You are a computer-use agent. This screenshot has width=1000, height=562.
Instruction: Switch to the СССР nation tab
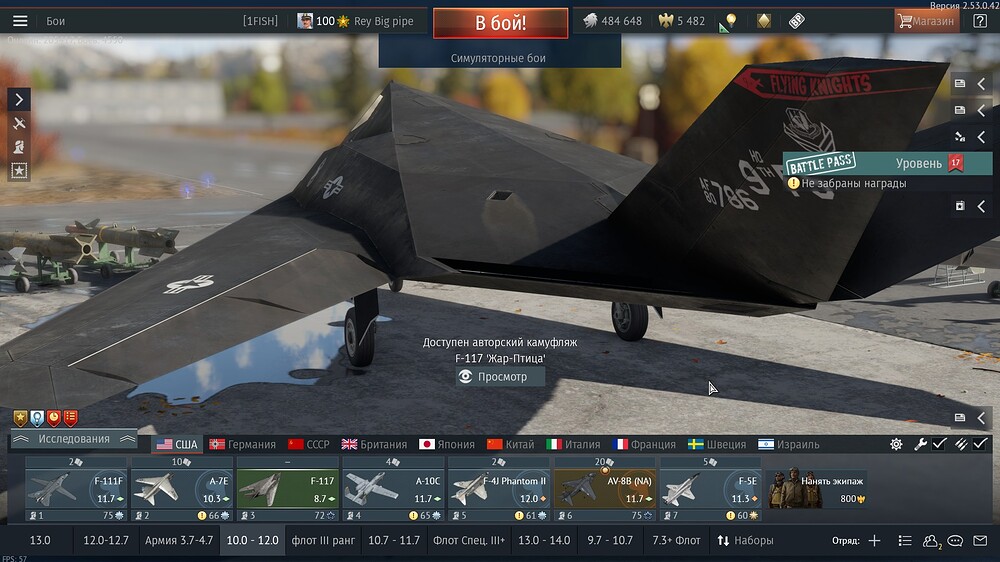[308, 444]
